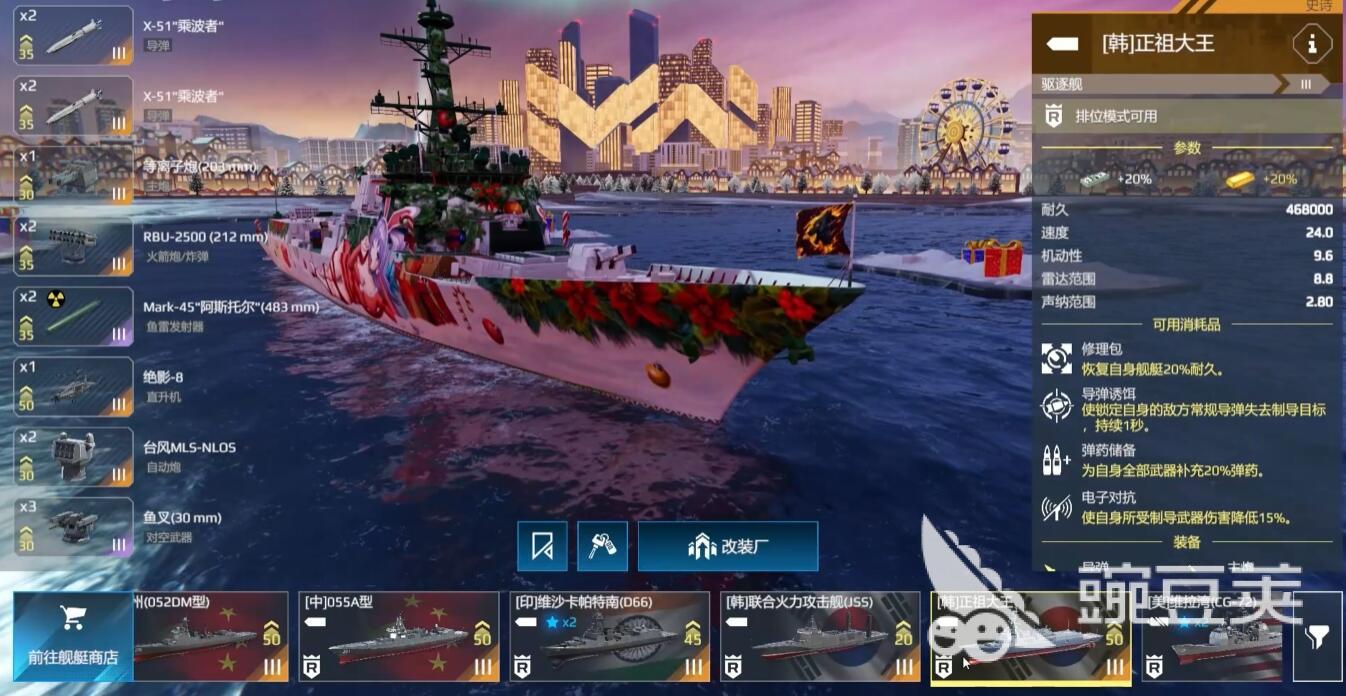Screen dimensions: 1346x696
Task: Select the [韩]联合火力攻击舰 JSS ship card
Action: pos(819,637)
